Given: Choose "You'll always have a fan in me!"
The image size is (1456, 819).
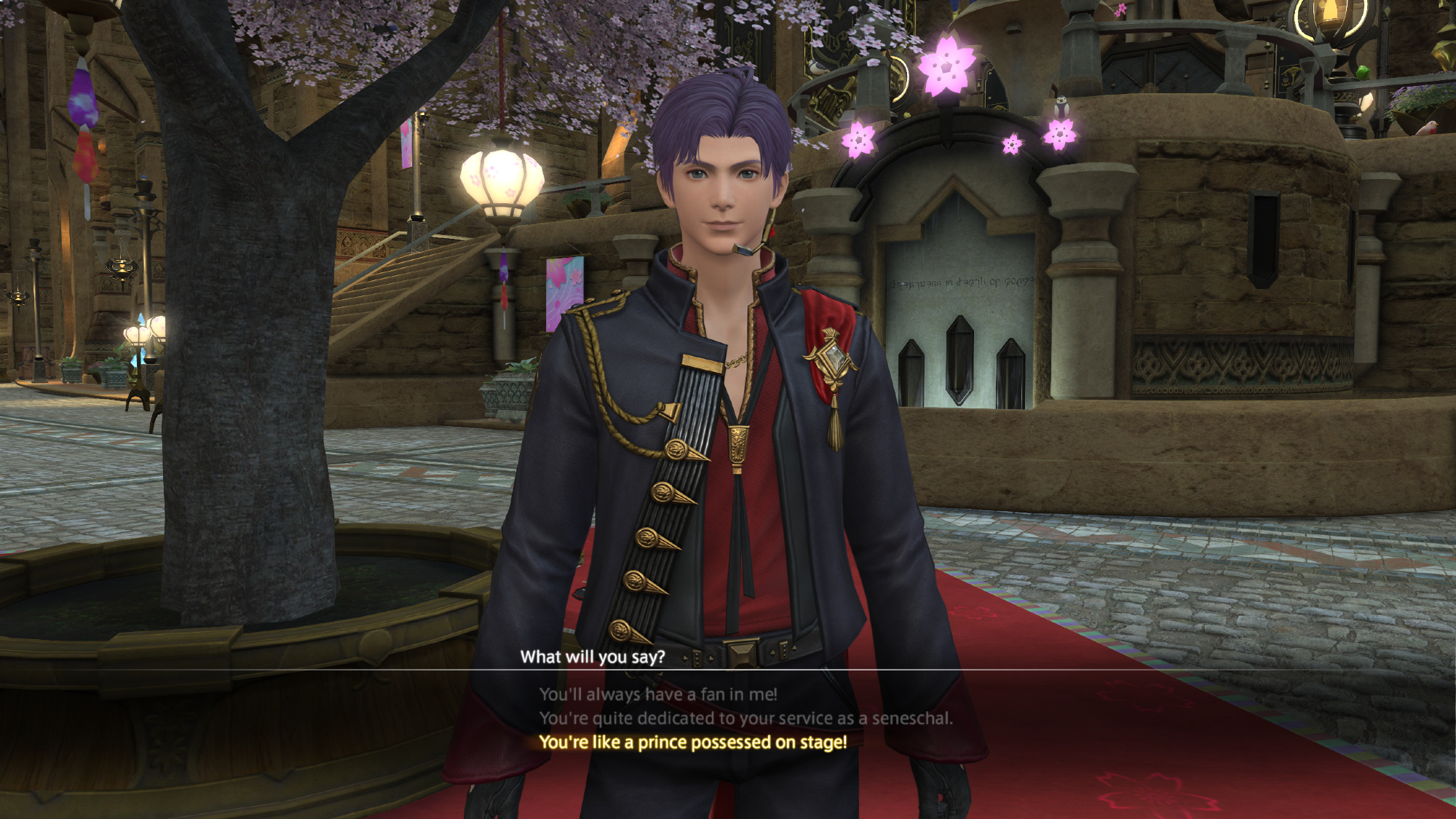Looking at the screenshot, I should click(x=658, y=695).
